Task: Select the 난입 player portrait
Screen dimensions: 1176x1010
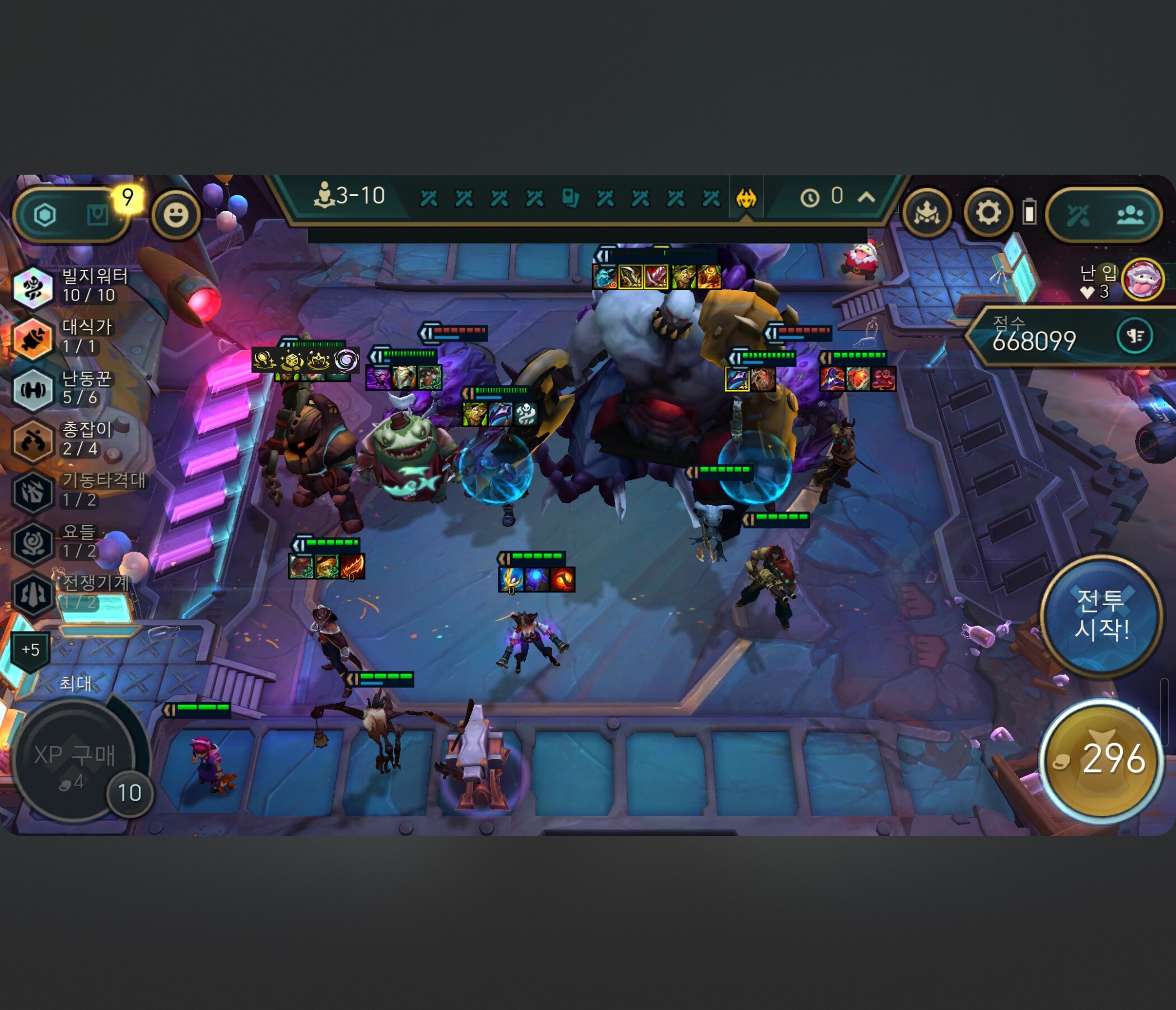Action: click(1142, 279)
